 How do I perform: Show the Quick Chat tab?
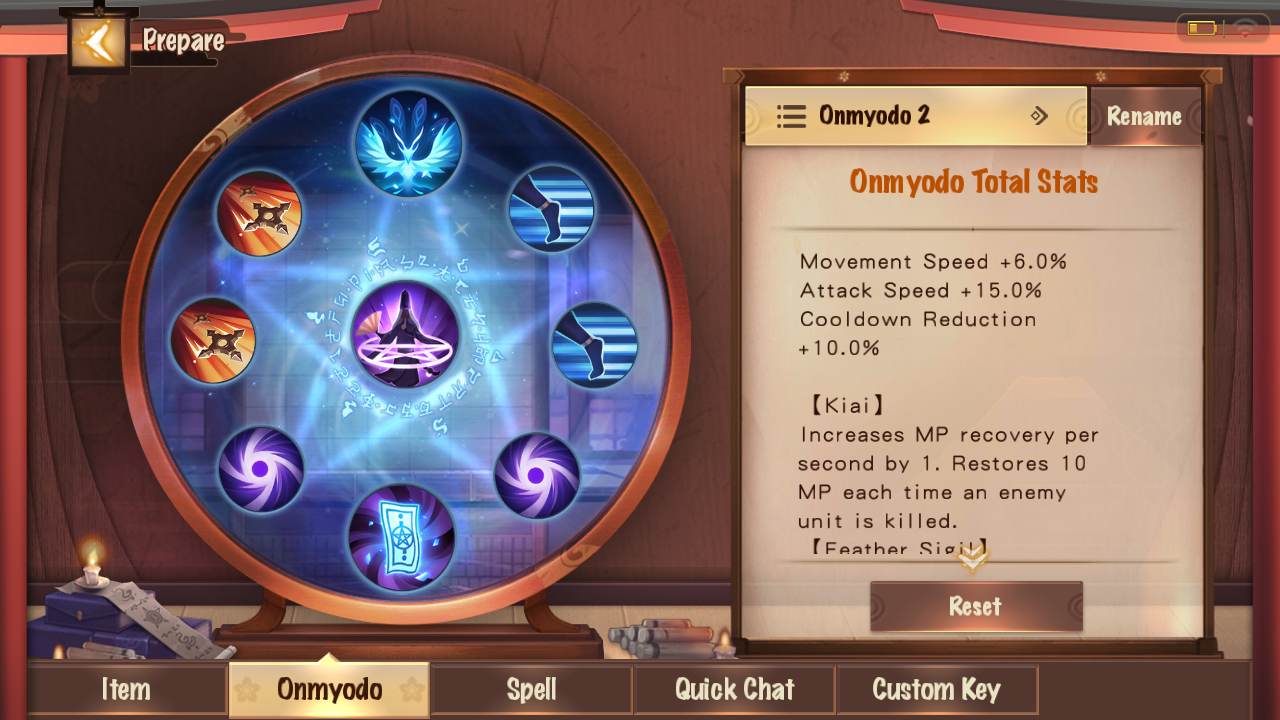[734, 690]
